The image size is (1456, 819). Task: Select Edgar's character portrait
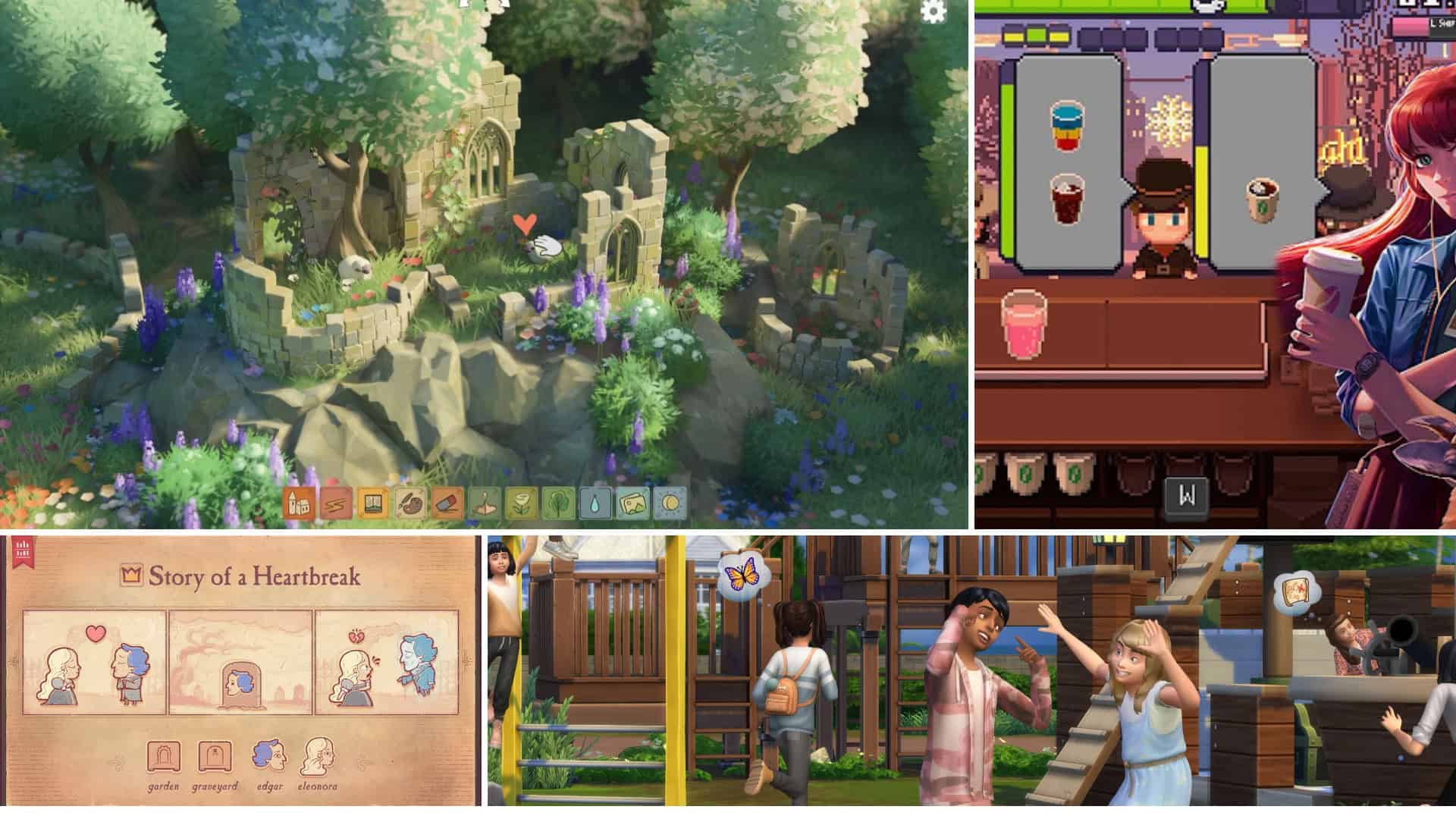click(x=269, y=755)
